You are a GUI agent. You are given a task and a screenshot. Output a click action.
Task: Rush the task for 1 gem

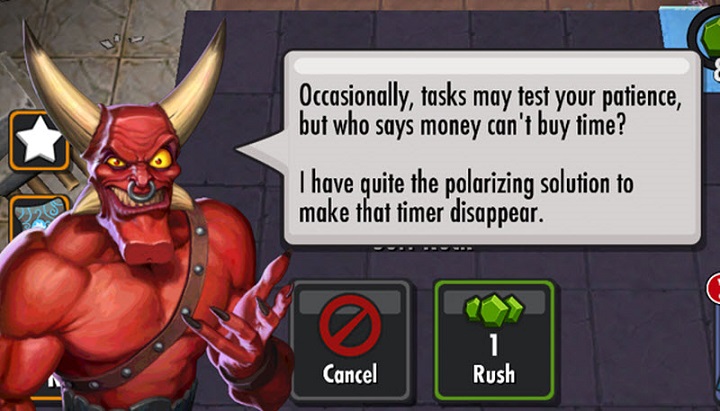pos(493,341)
